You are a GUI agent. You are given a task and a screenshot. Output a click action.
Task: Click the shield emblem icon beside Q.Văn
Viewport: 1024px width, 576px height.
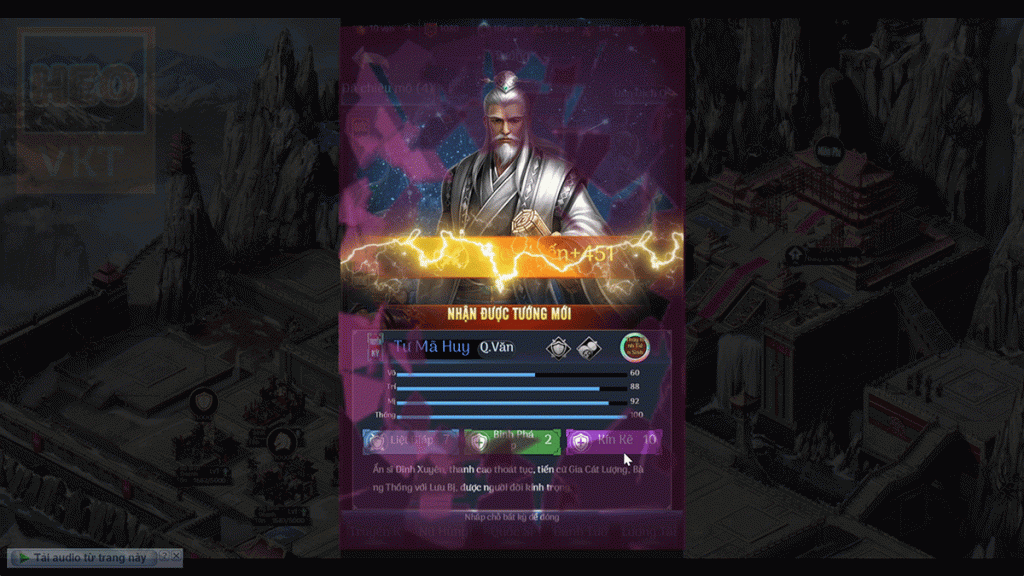click(557, 347)
